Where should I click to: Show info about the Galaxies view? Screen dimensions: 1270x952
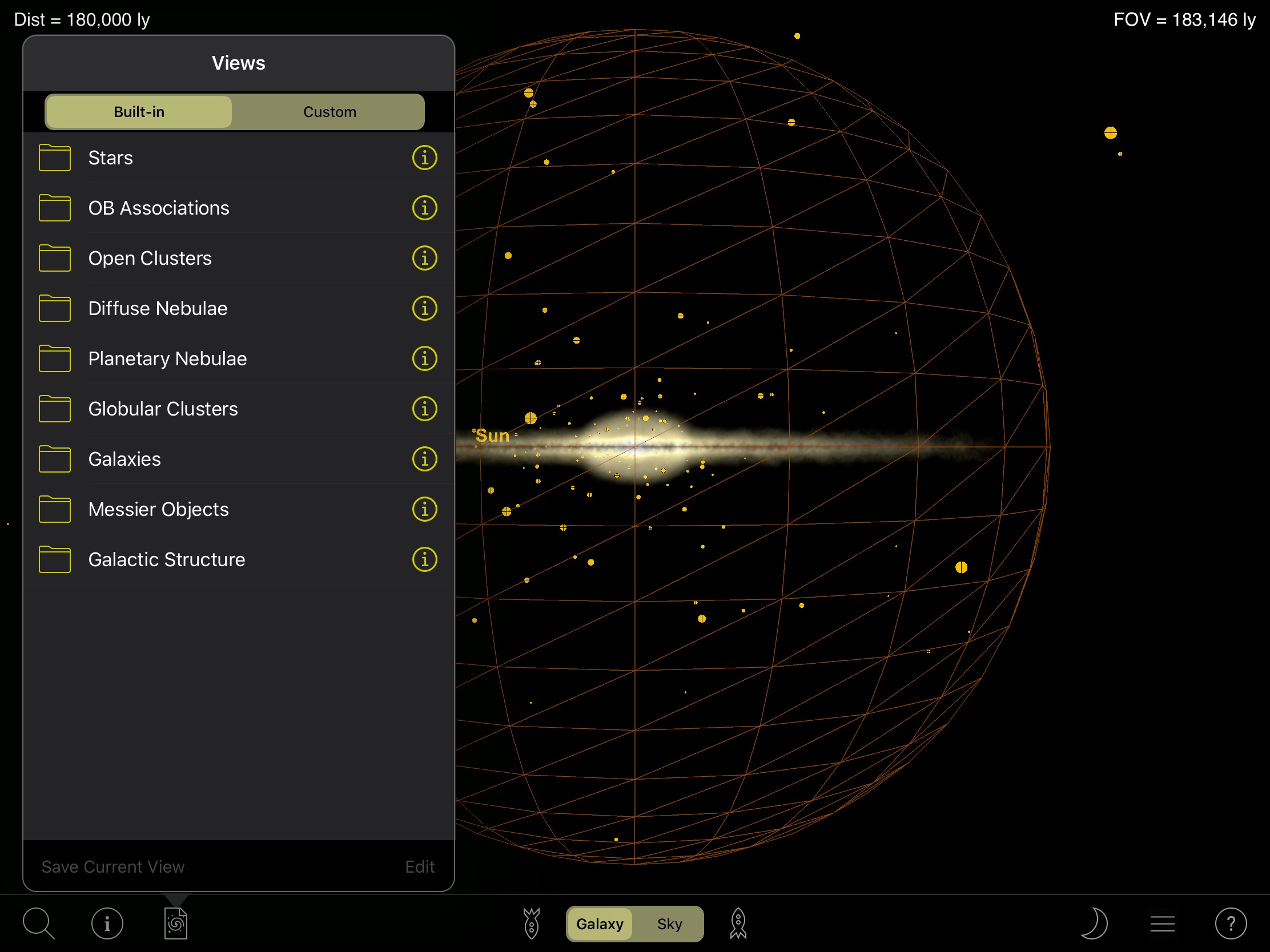click(424, 458)
